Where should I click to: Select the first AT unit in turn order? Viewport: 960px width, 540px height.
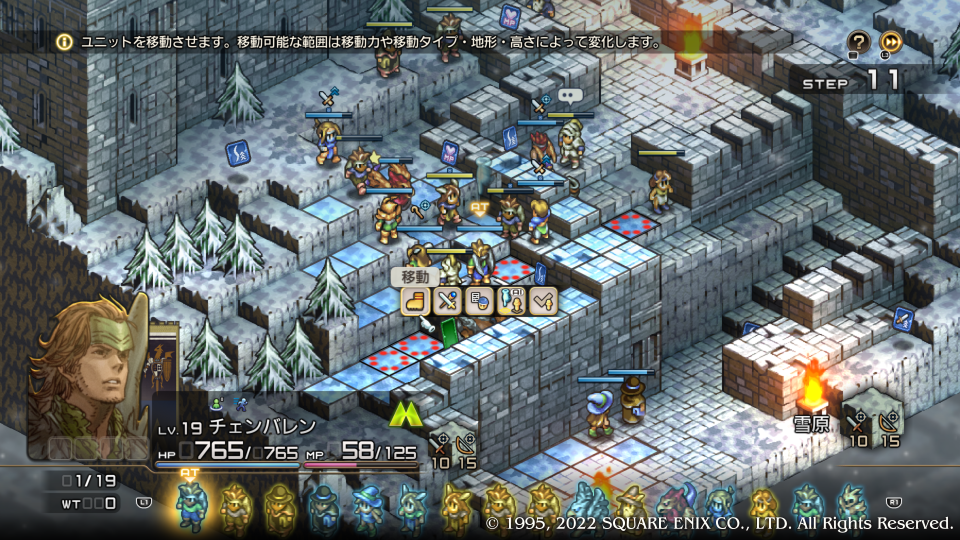tap(190, 503)
